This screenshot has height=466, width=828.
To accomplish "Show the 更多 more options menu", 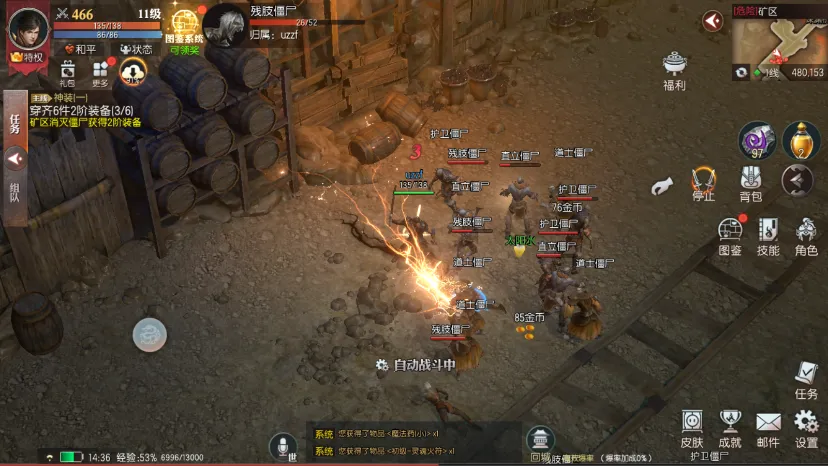I will [x=101, y=73].
